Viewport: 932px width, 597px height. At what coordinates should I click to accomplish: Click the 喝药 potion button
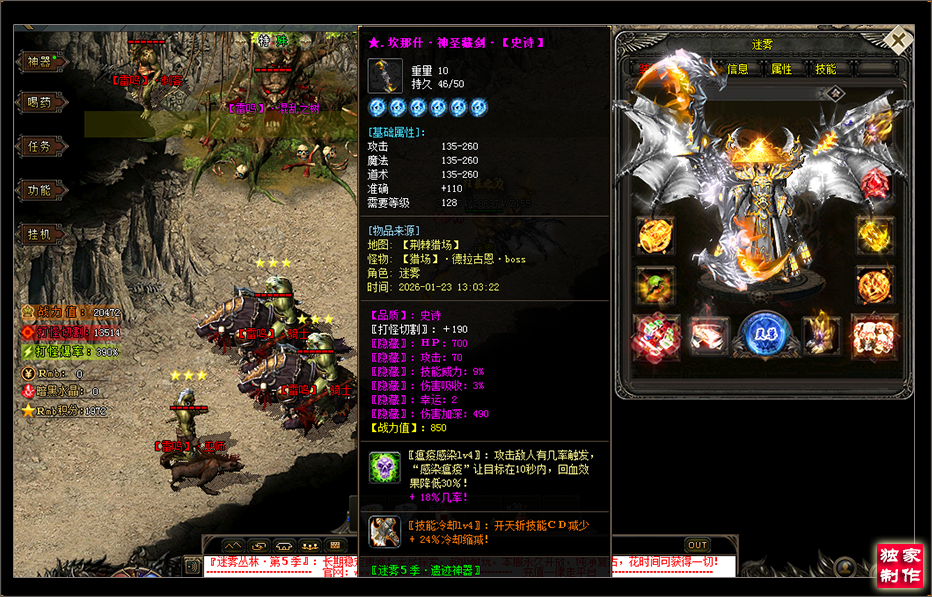40,103
